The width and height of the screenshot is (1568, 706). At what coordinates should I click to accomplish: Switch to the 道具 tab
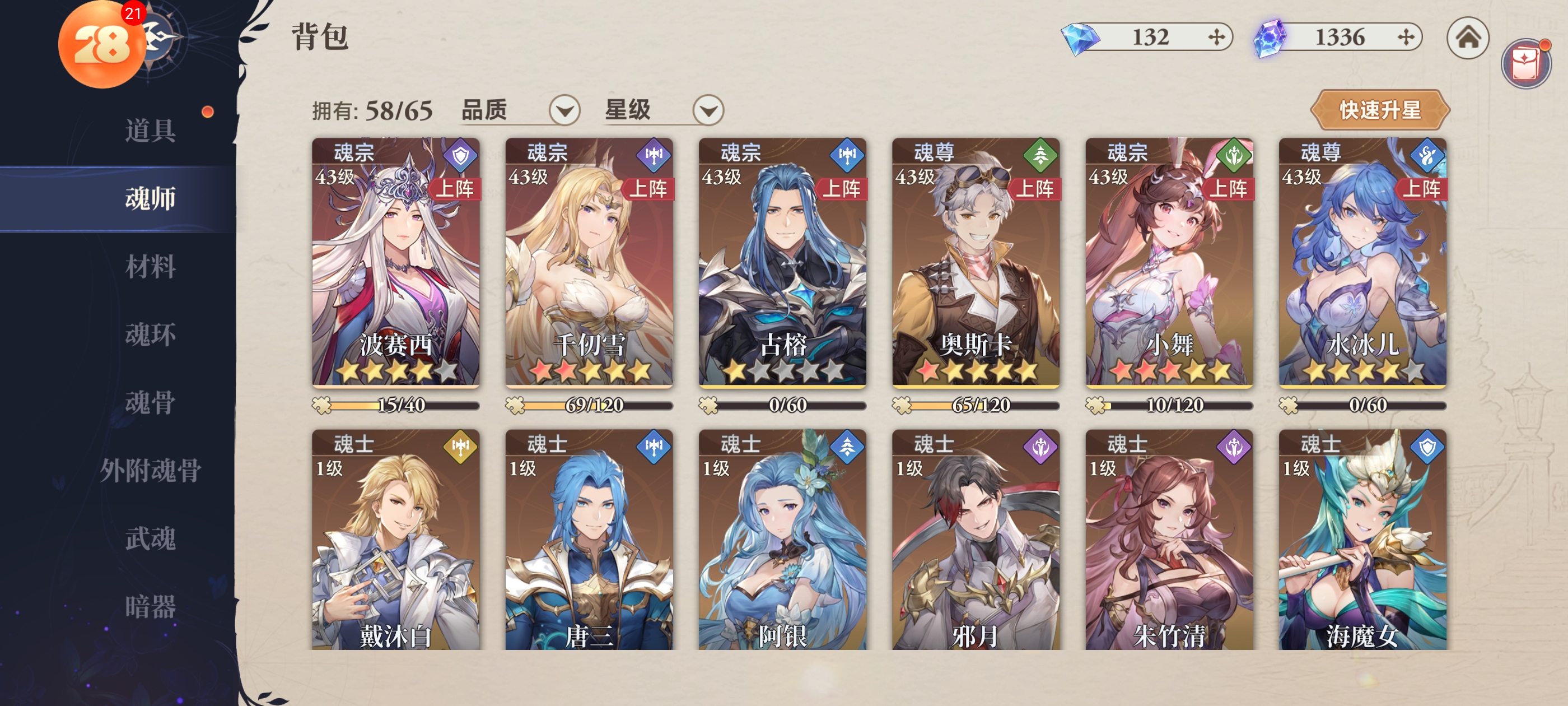point(150,131)
